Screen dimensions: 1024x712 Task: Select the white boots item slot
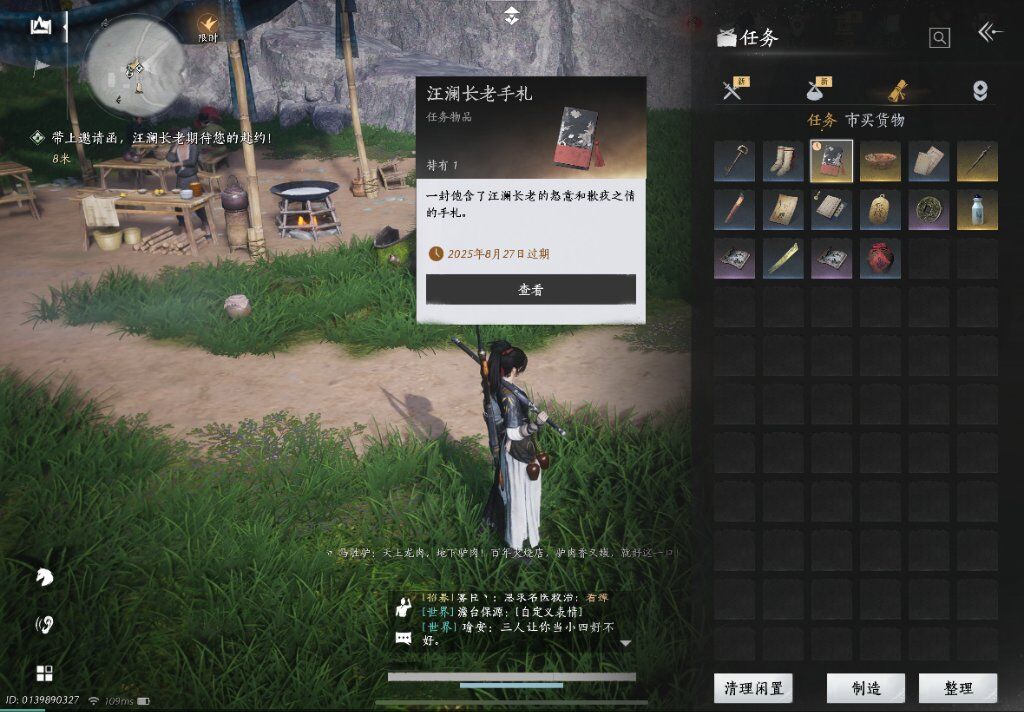(x=783, y=161)
